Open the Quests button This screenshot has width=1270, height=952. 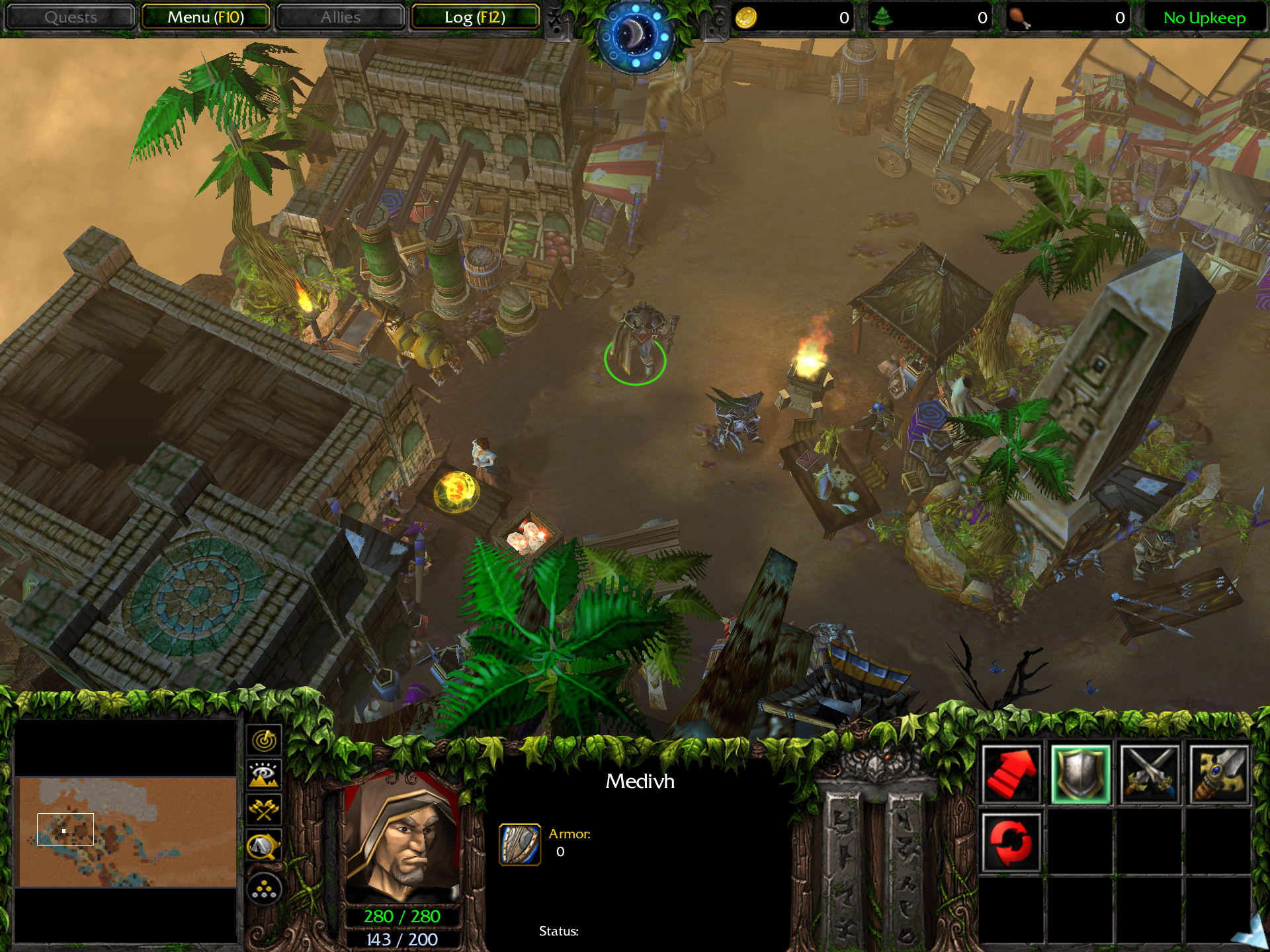tap(70, 17)
